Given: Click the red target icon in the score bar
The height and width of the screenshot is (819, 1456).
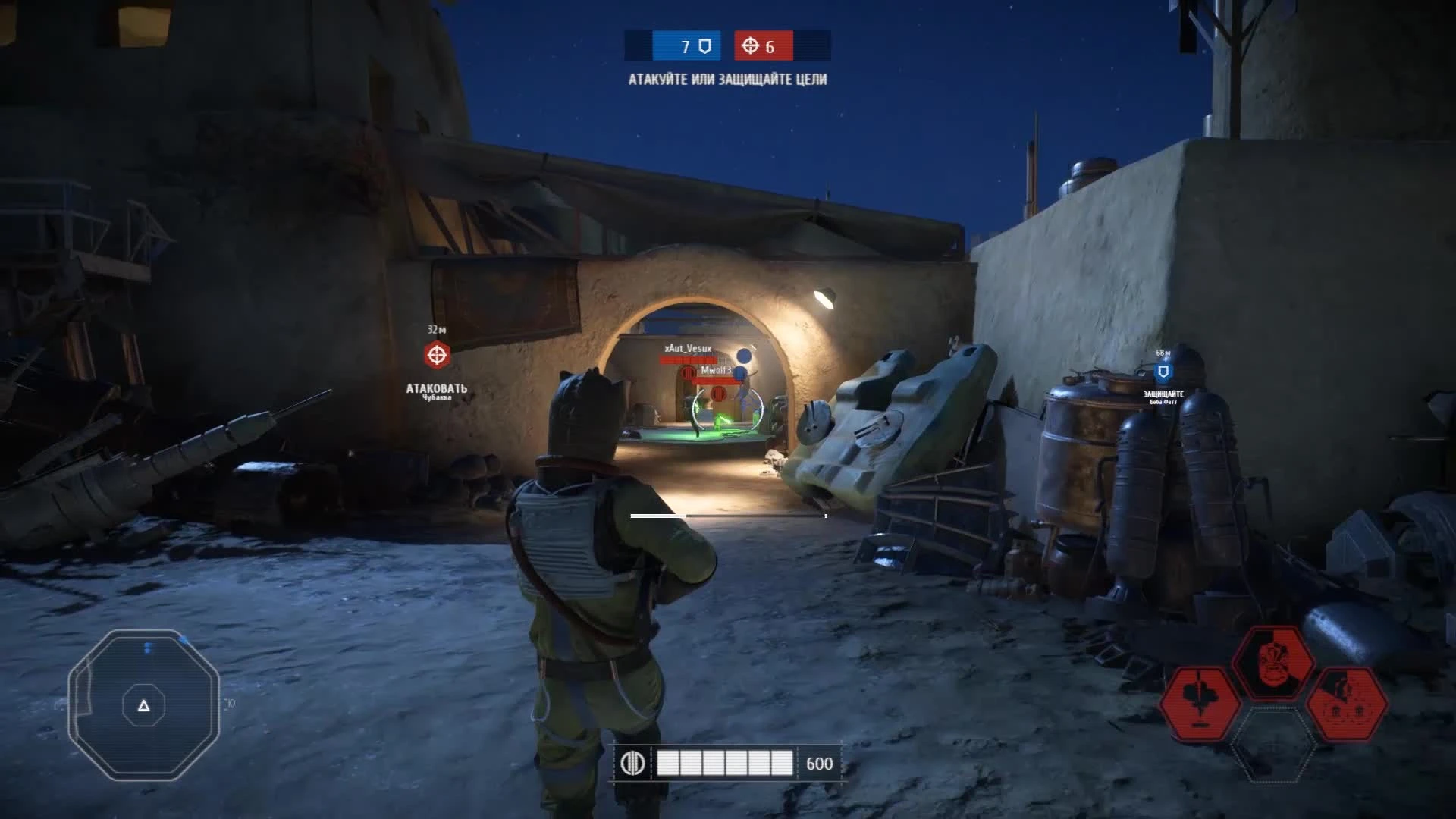Looking at the screenshot, I should coord(752,44).
